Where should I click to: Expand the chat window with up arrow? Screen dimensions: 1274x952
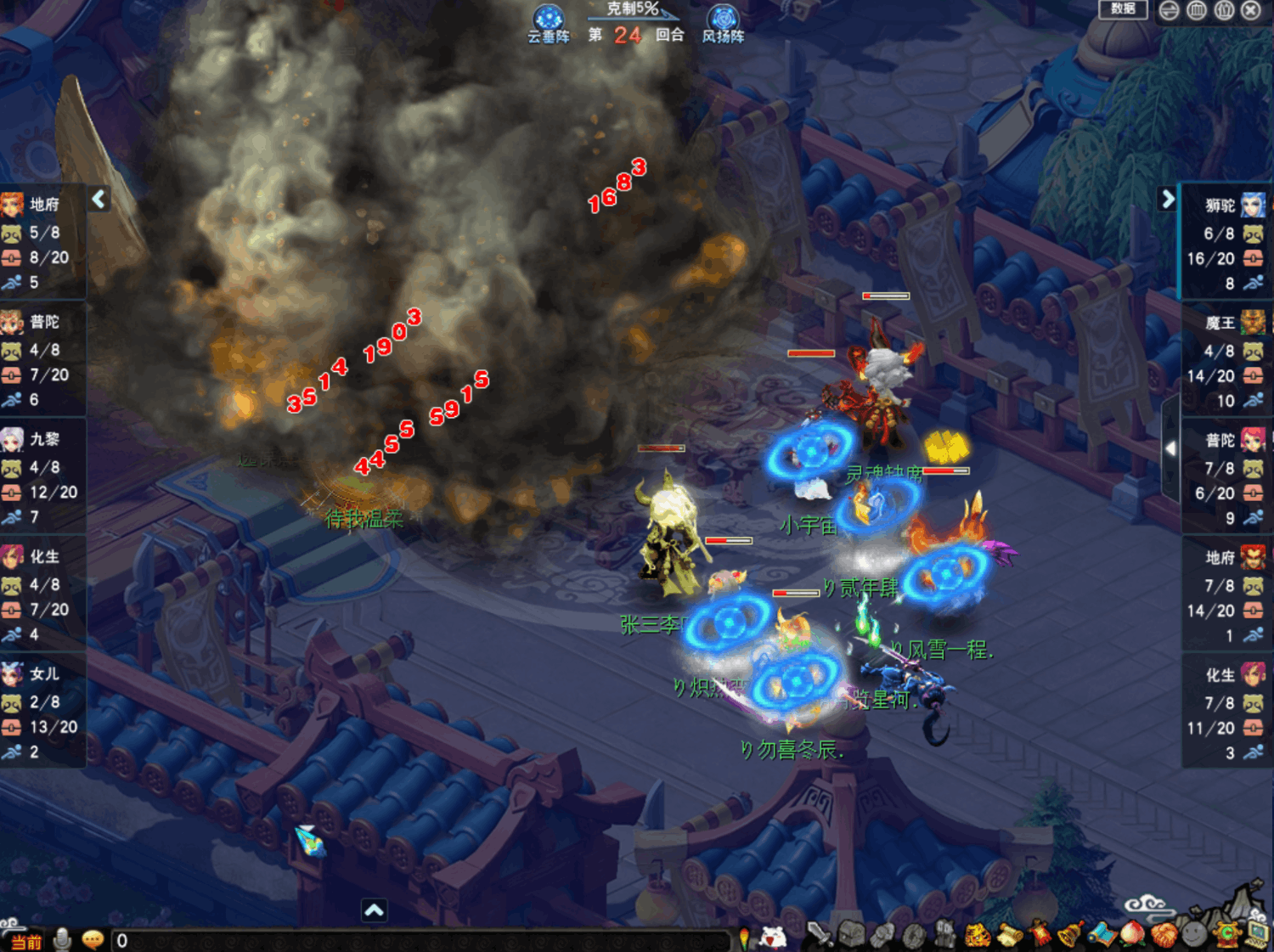point(374,910)
